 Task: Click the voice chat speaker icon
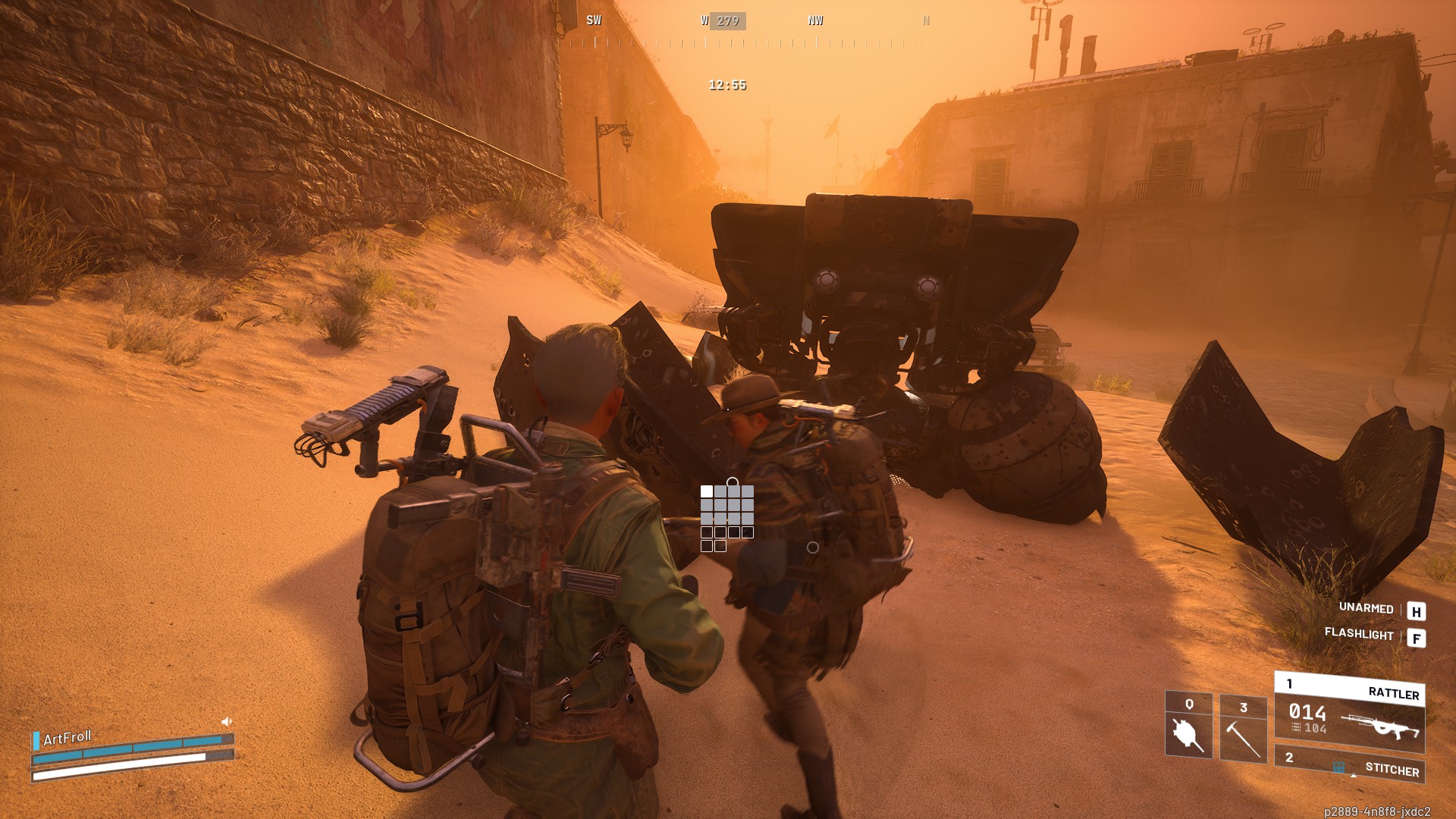click(x=226, y=722)
